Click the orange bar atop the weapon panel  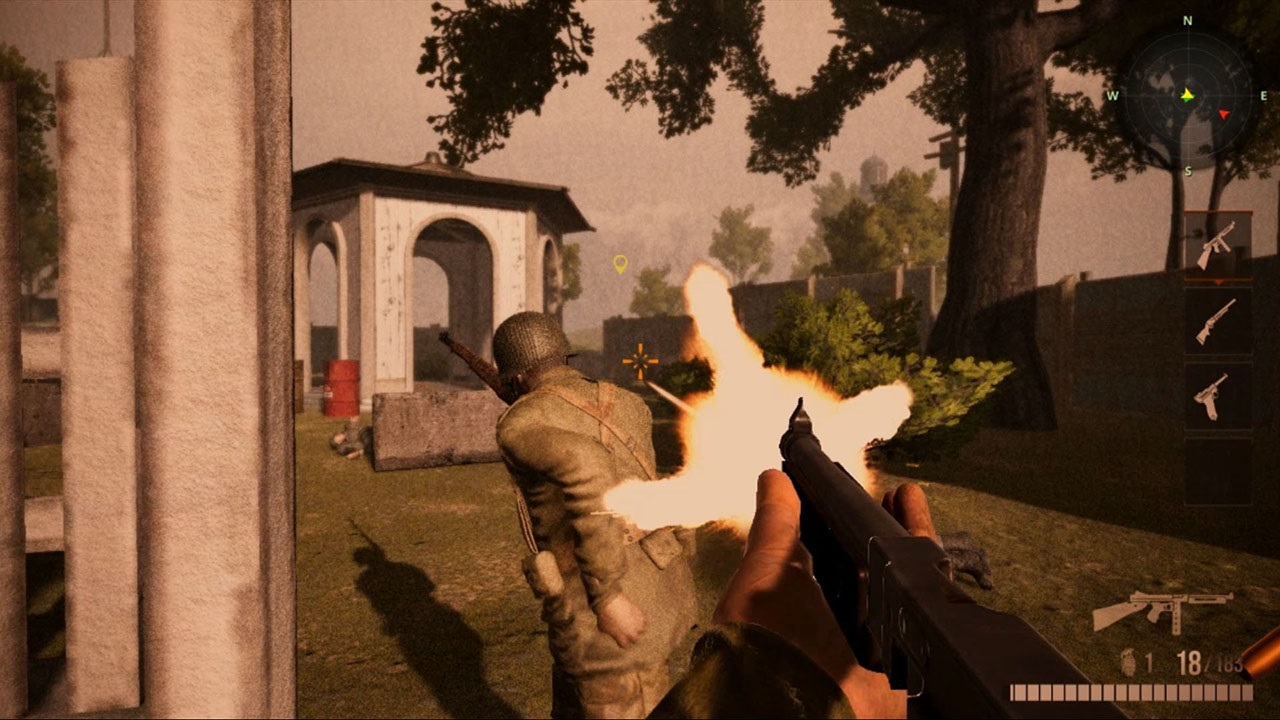[1216, 212]
